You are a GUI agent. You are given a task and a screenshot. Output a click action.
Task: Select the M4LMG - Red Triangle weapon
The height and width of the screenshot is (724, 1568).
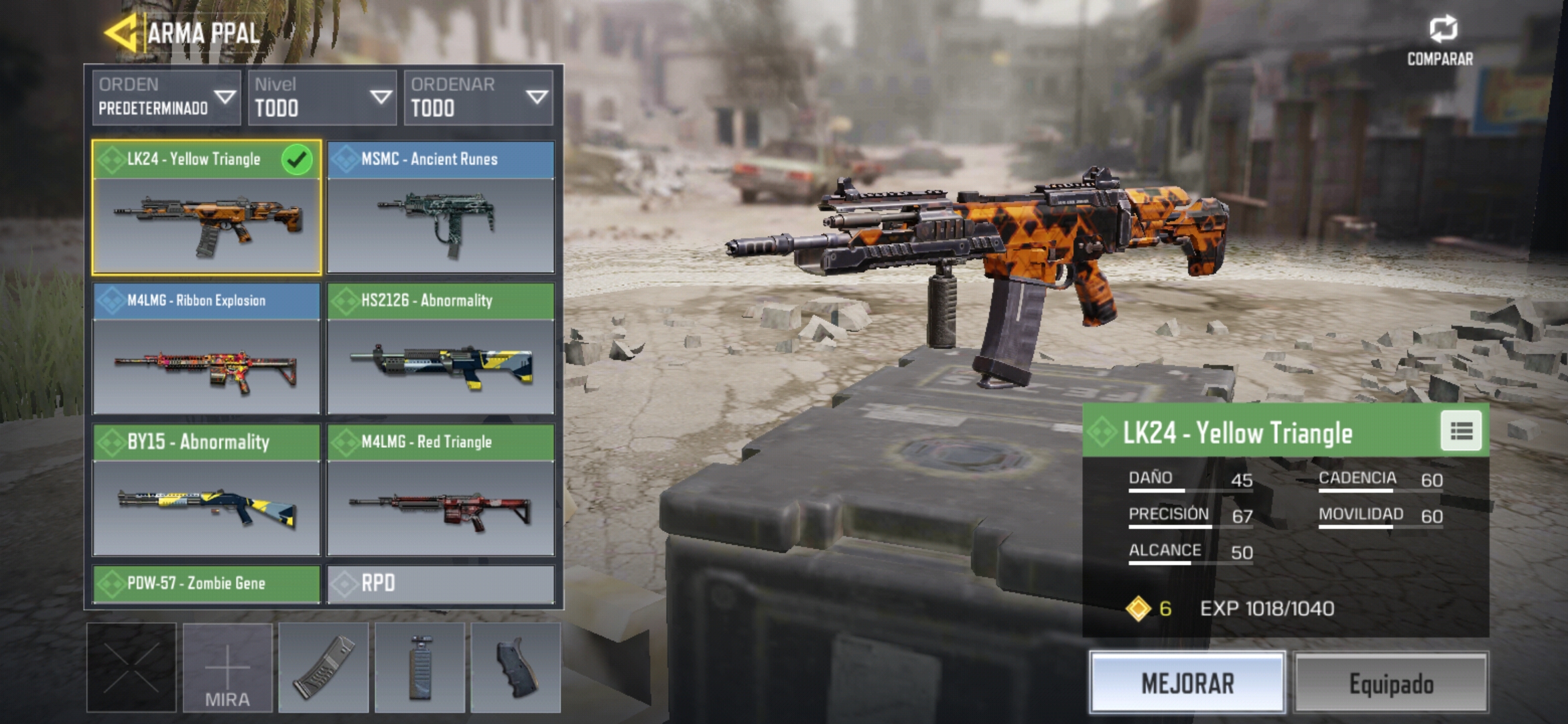pyautogui.click(x=441, y=490)
